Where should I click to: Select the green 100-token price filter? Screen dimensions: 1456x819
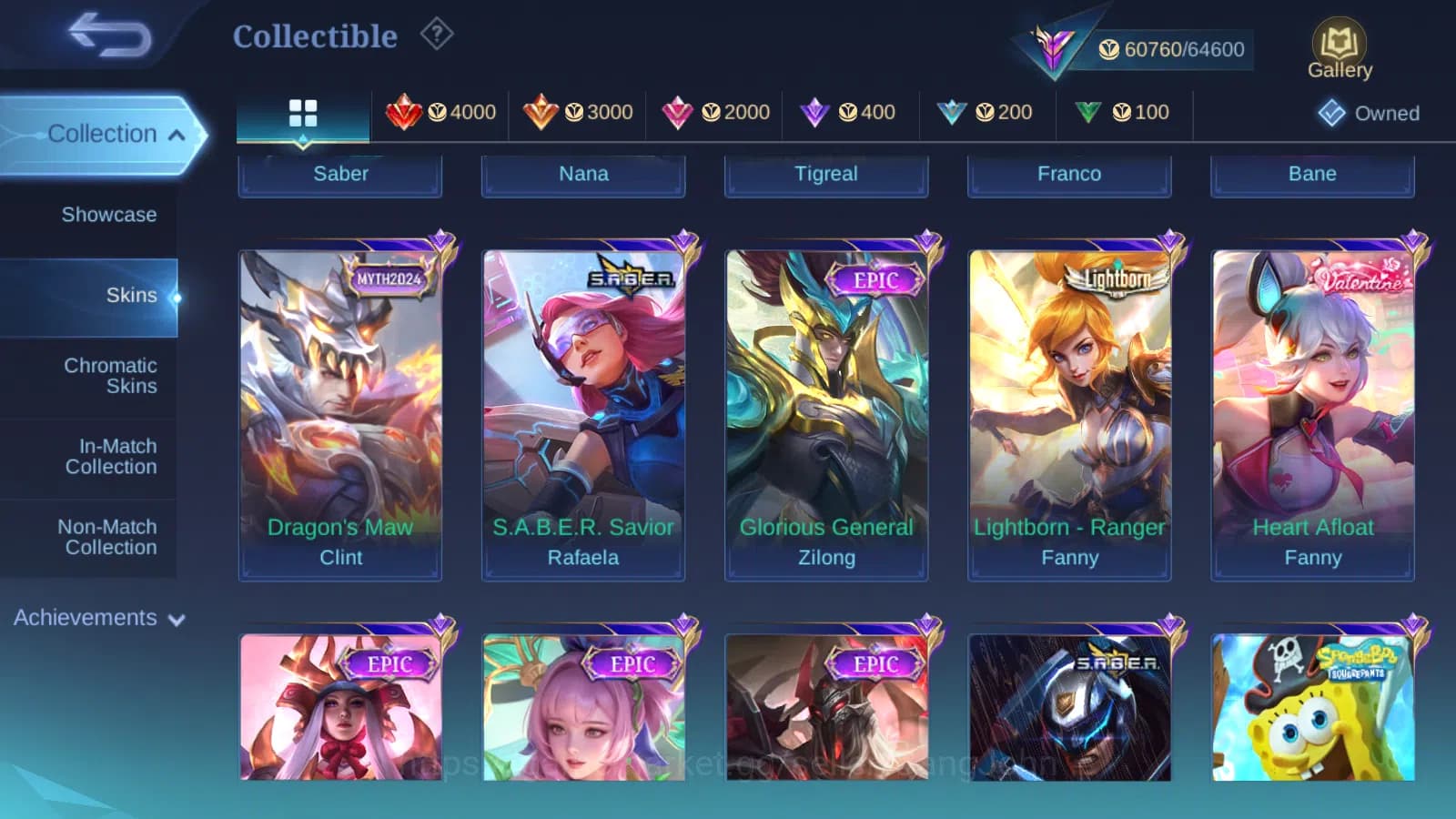point(1123,112)
